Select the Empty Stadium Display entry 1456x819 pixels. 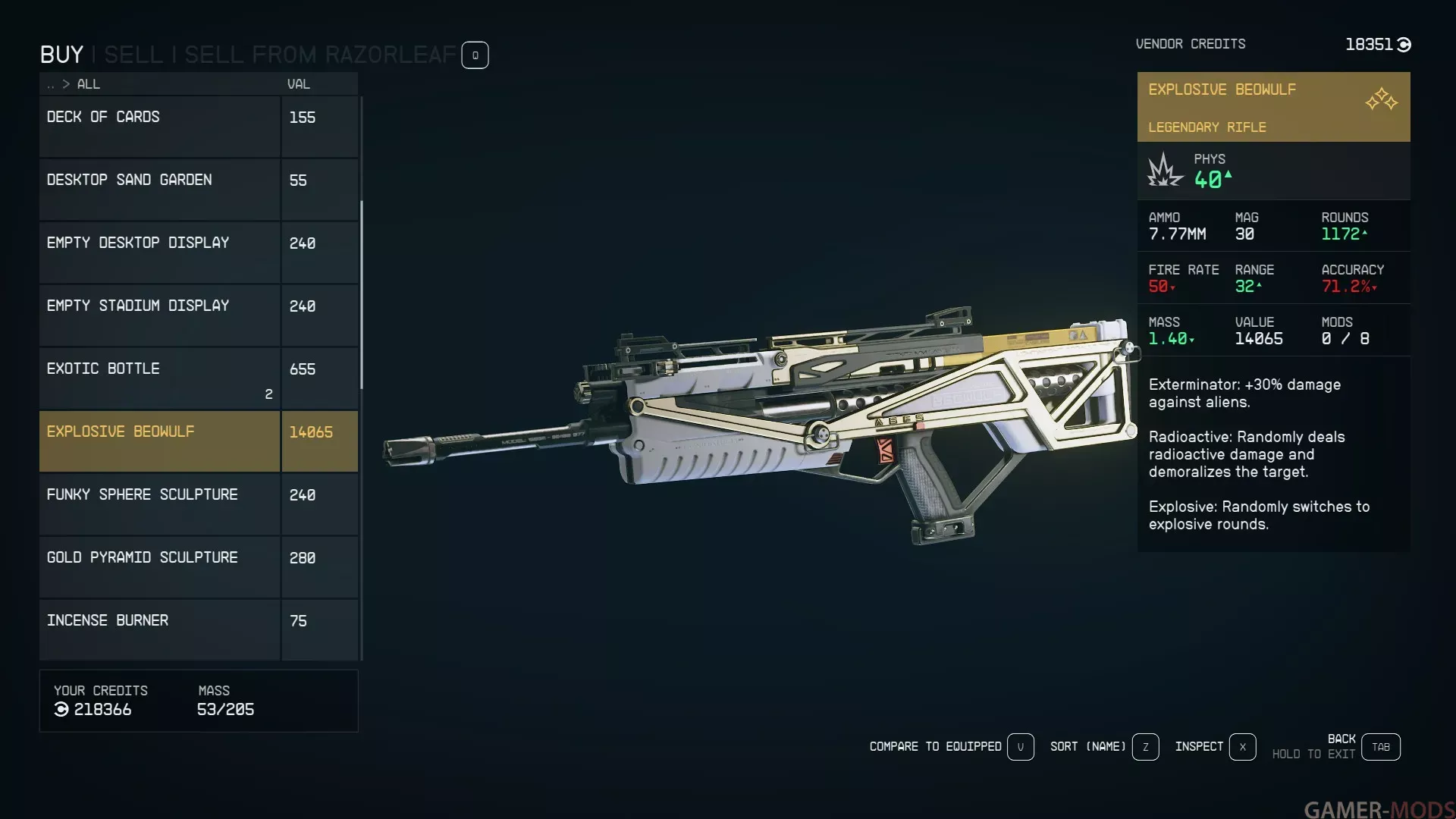tap(159, 315)
